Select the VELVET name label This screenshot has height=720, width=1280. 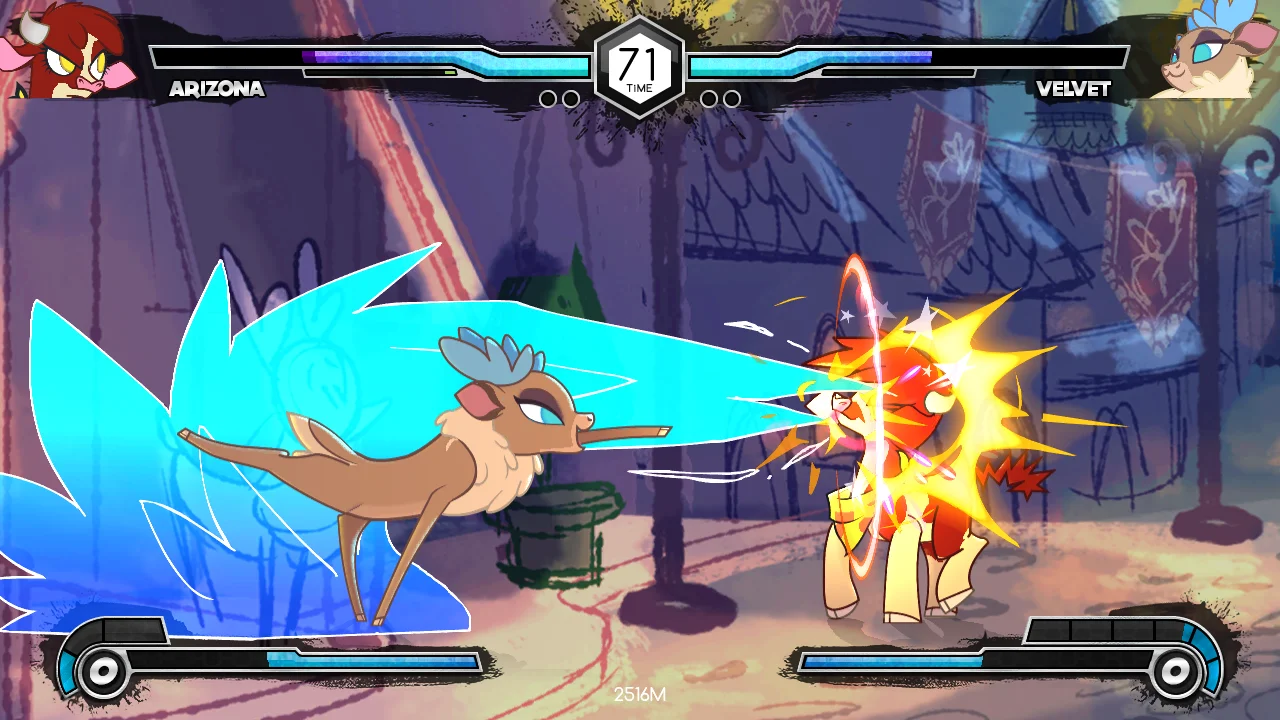(x=1073, y=89)
